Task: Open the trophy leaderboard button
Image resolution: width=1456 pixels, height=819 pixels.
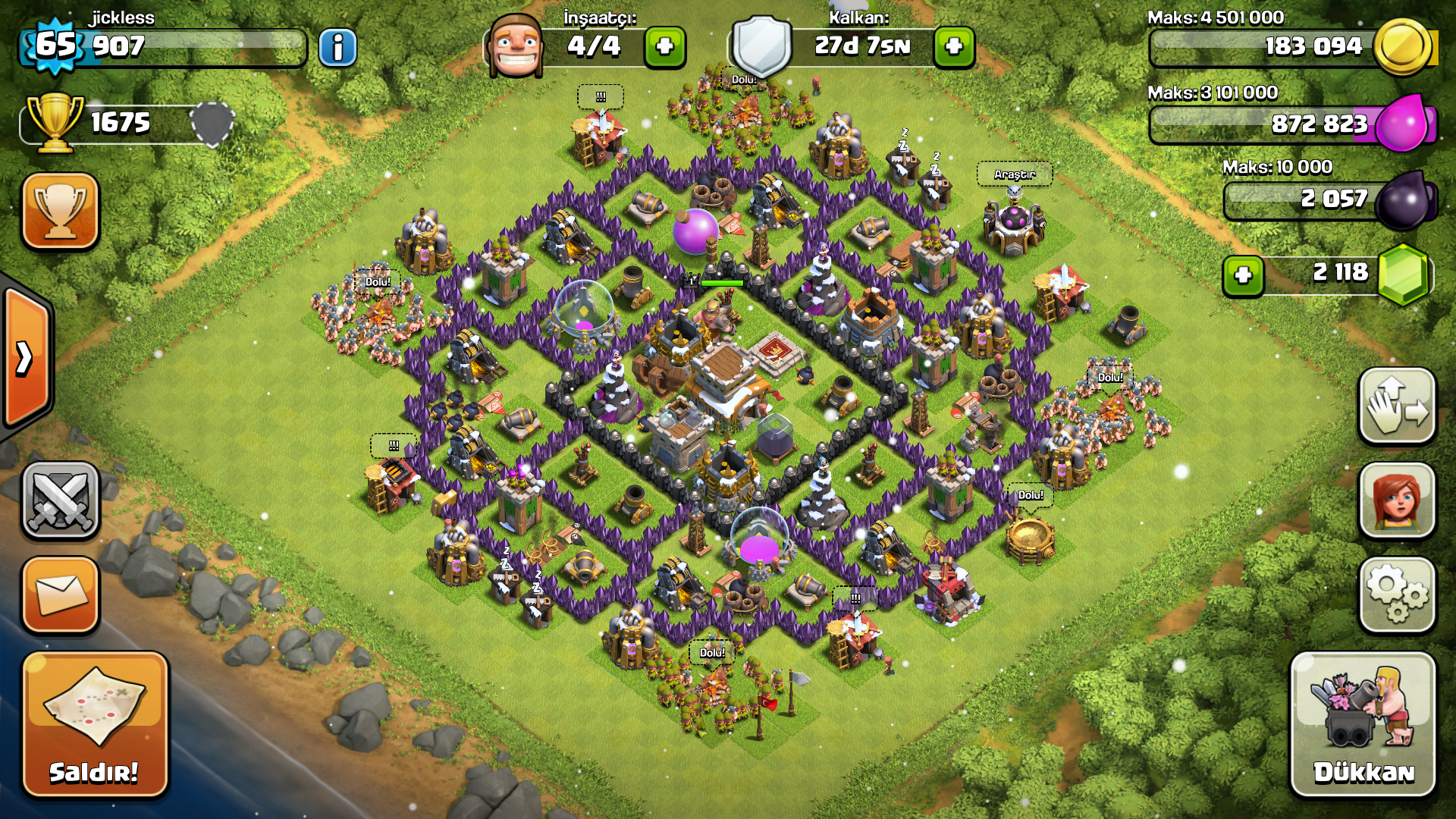Action: tap(61, 211)
